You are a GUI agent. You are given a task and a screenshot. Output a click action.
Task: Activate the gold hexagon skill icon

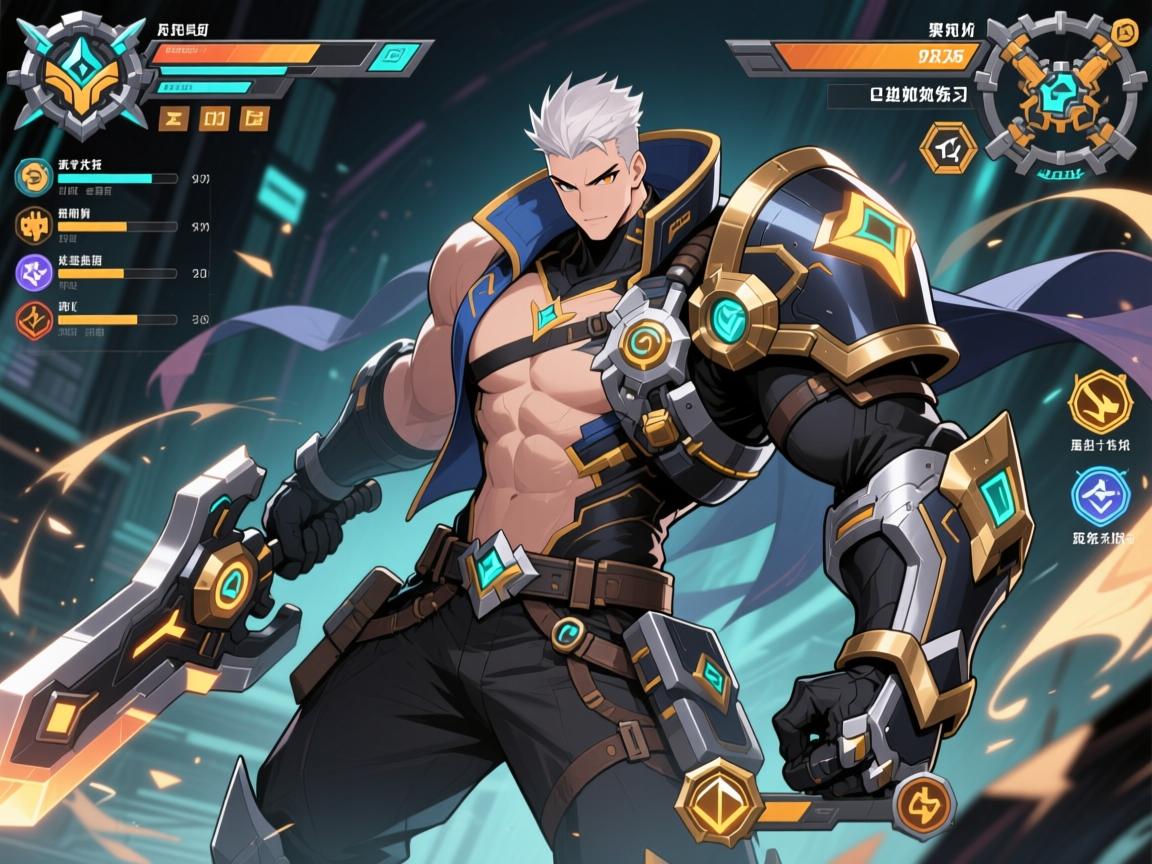point(1099,401)
